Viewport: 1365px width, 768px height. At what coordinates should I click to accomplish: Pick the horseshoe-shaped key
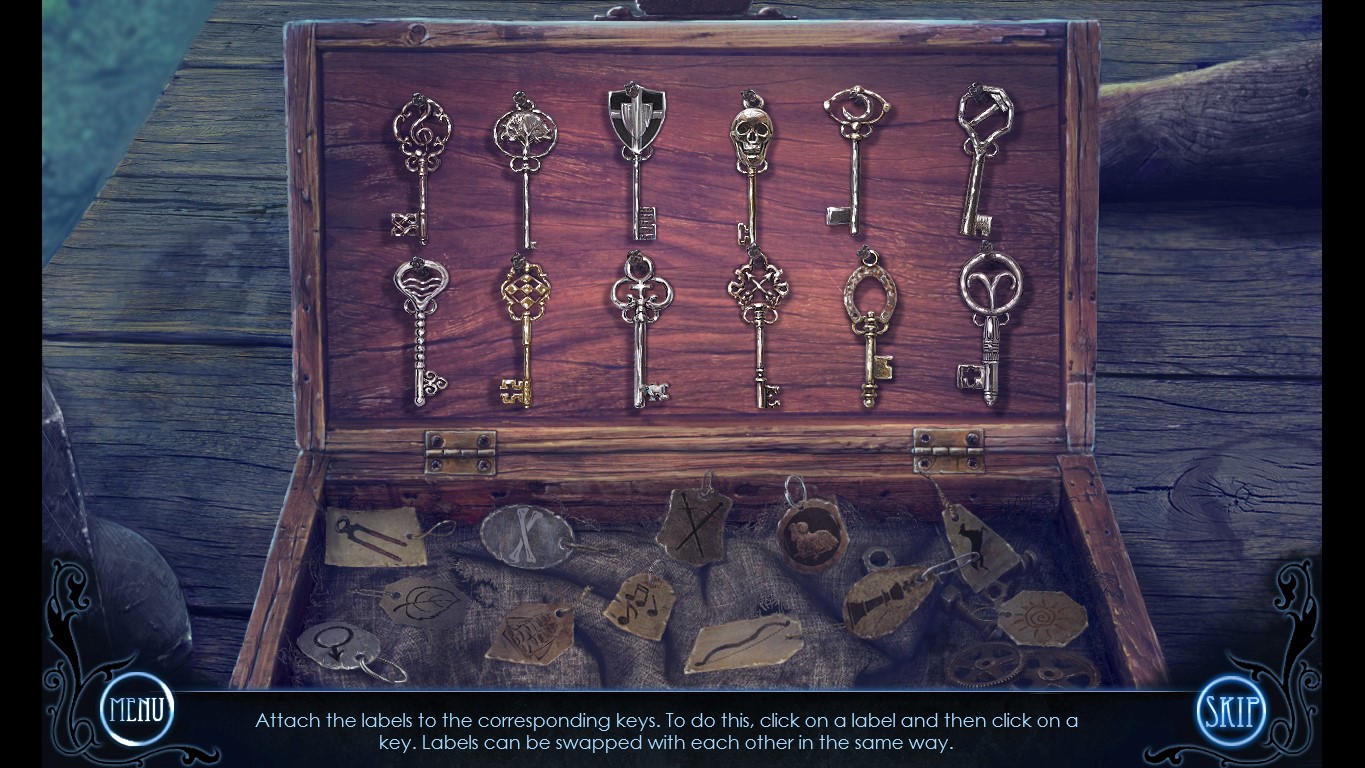coord(869,330)
